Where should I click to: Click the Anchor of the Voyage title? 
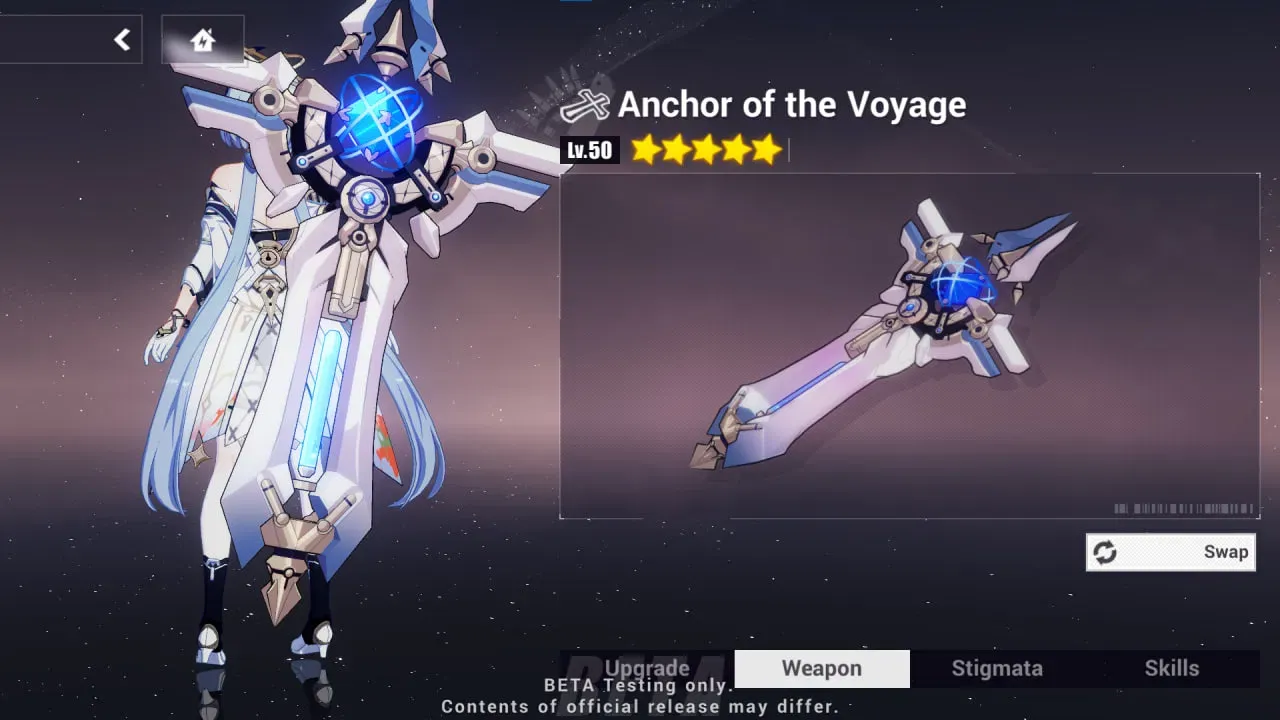point(792,104)
